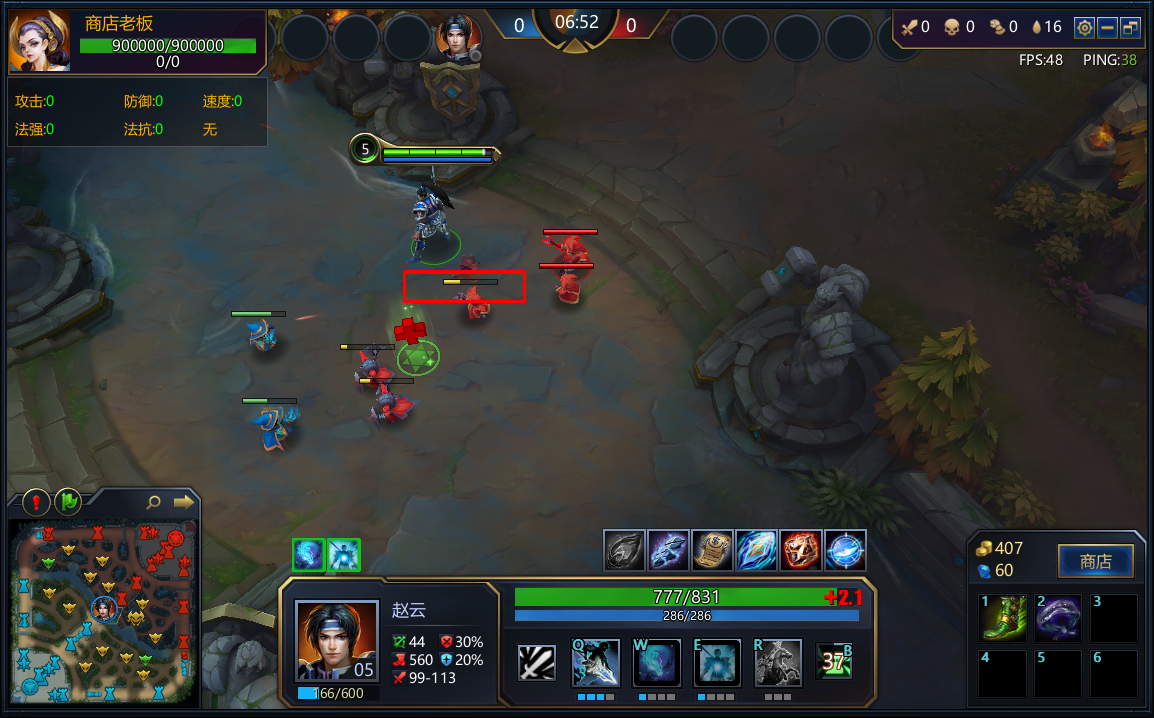Open the gear settings menu
This screenshot has height=718, width=1154.
[1084, 28]
